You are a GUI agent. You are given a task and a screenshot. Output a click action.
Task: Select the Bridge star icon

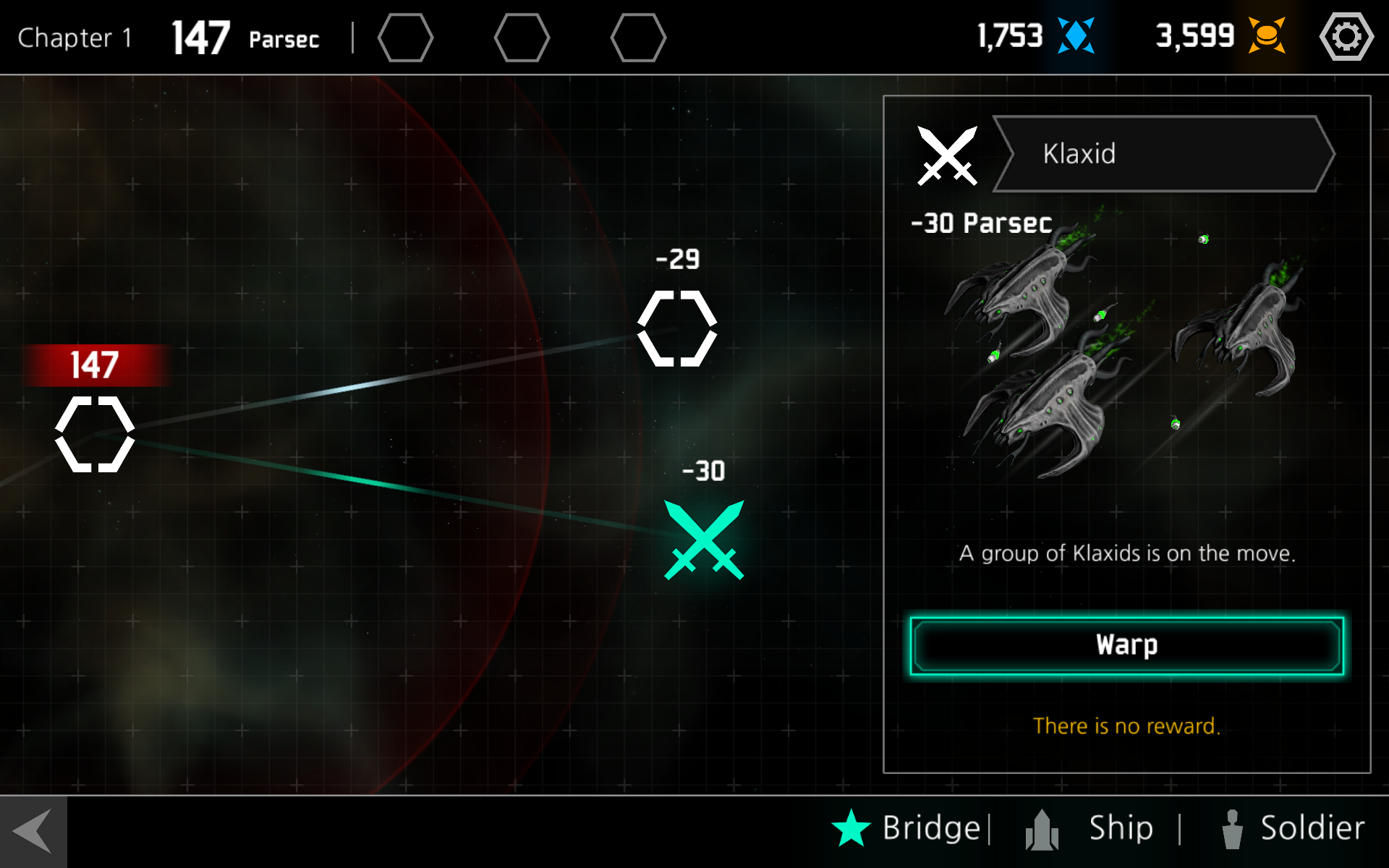coord(852,827)
